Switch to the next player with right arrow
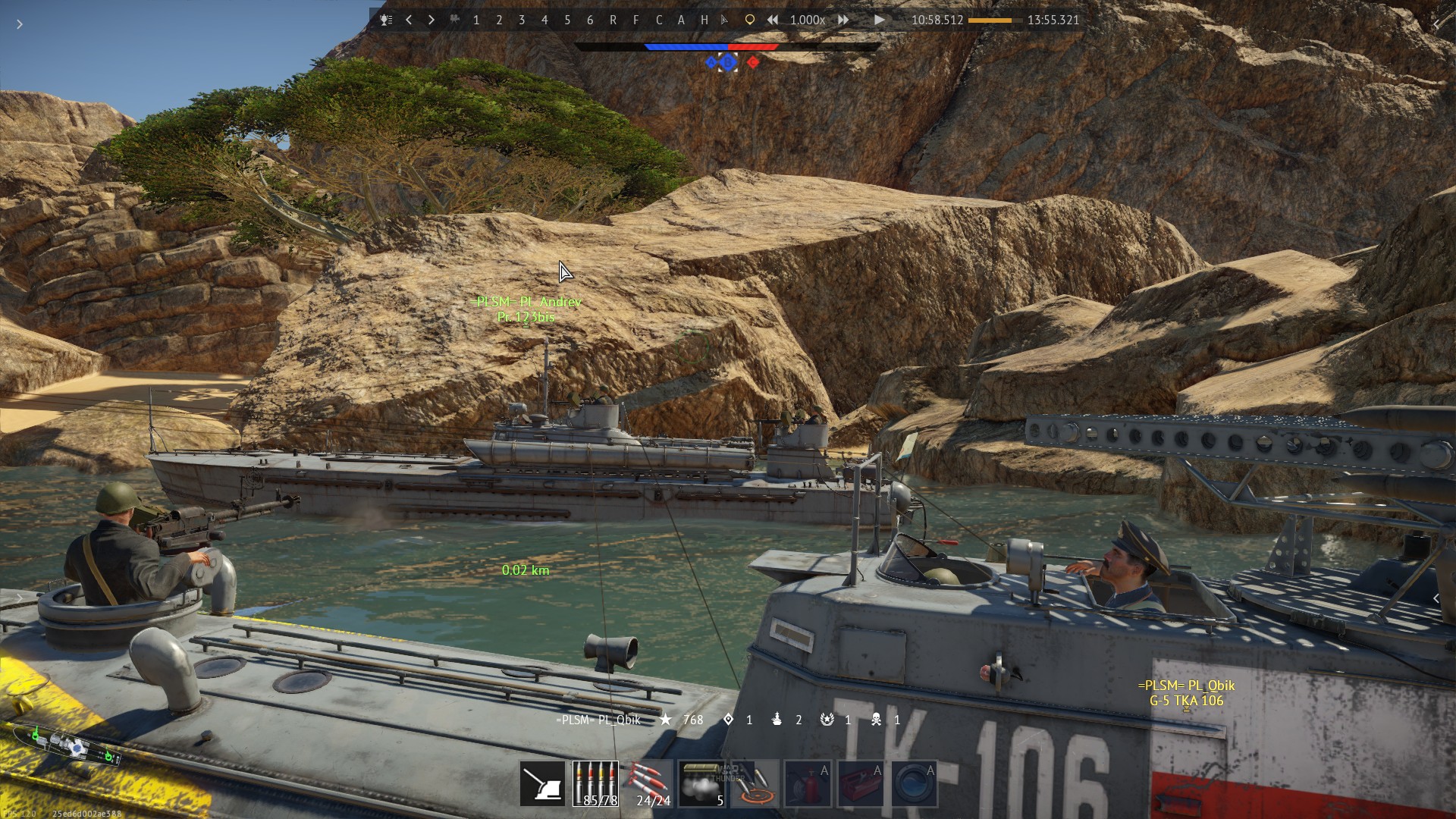Screen dimensions: 1456x819 coord(431,20)
